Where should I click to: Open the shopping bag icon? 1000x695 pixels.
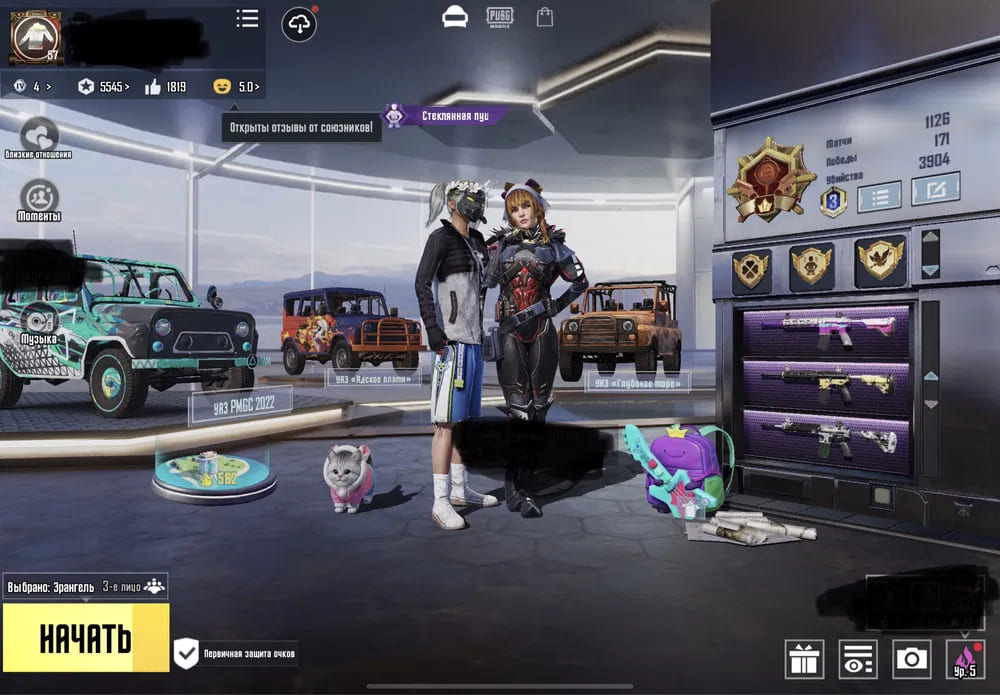click(544, 17)
